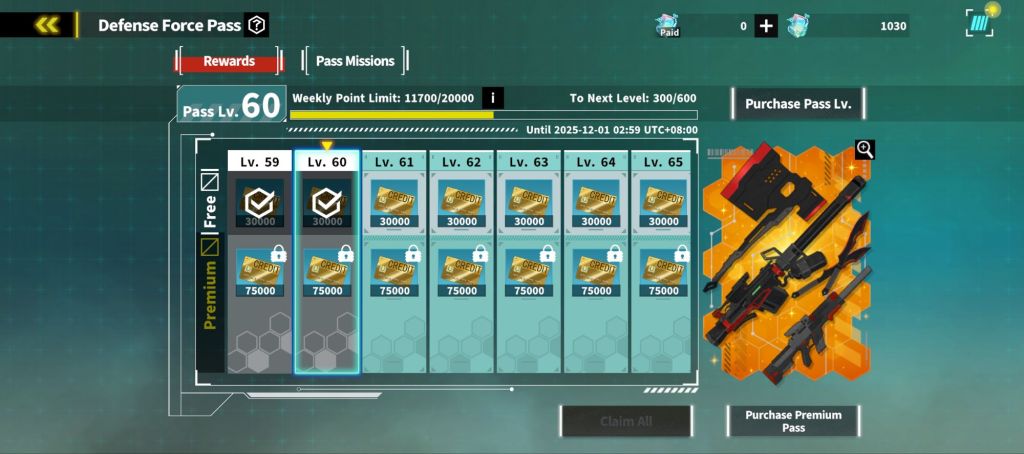The image size is (1024, 454).
Task: Go back using the yellow double-arrow button
Action: [46, 25]
